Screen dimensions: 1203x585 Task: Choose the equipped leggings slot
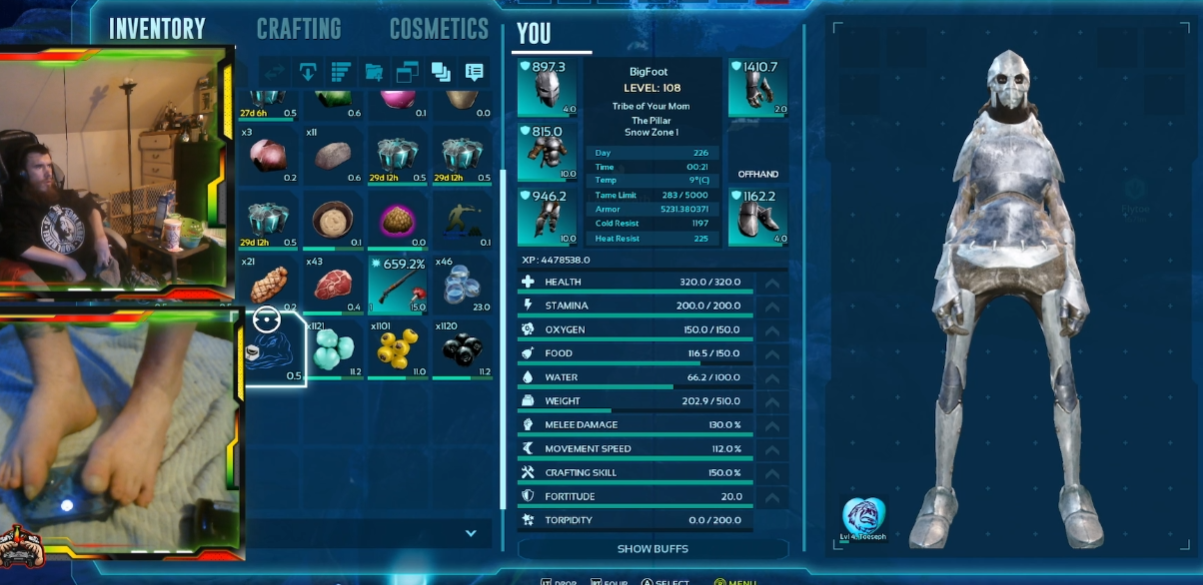click(x=548, y=217)
